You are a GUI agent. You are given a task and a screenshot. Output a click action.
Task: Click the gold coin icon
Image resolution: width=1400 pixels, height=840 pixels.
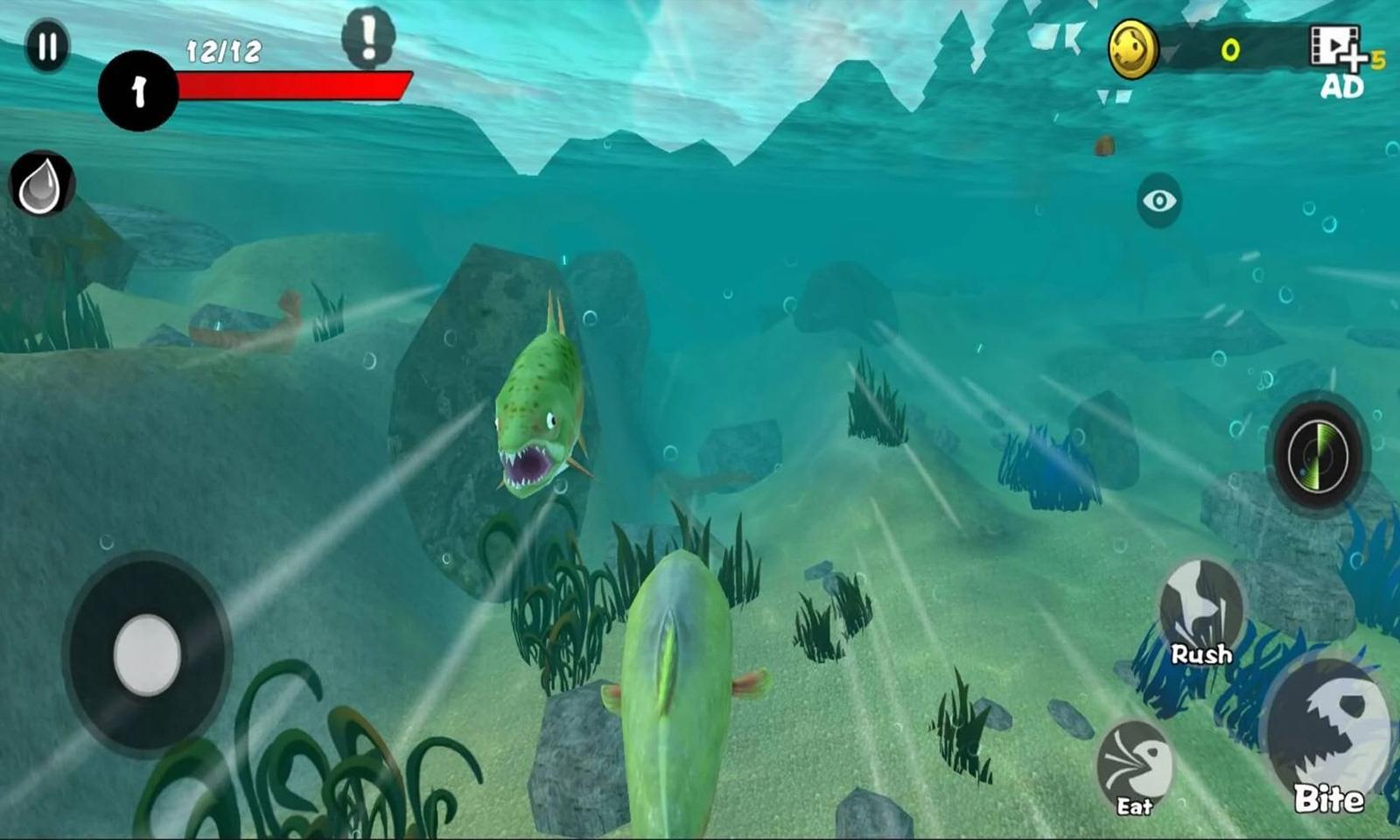(x=1132, y=50)
